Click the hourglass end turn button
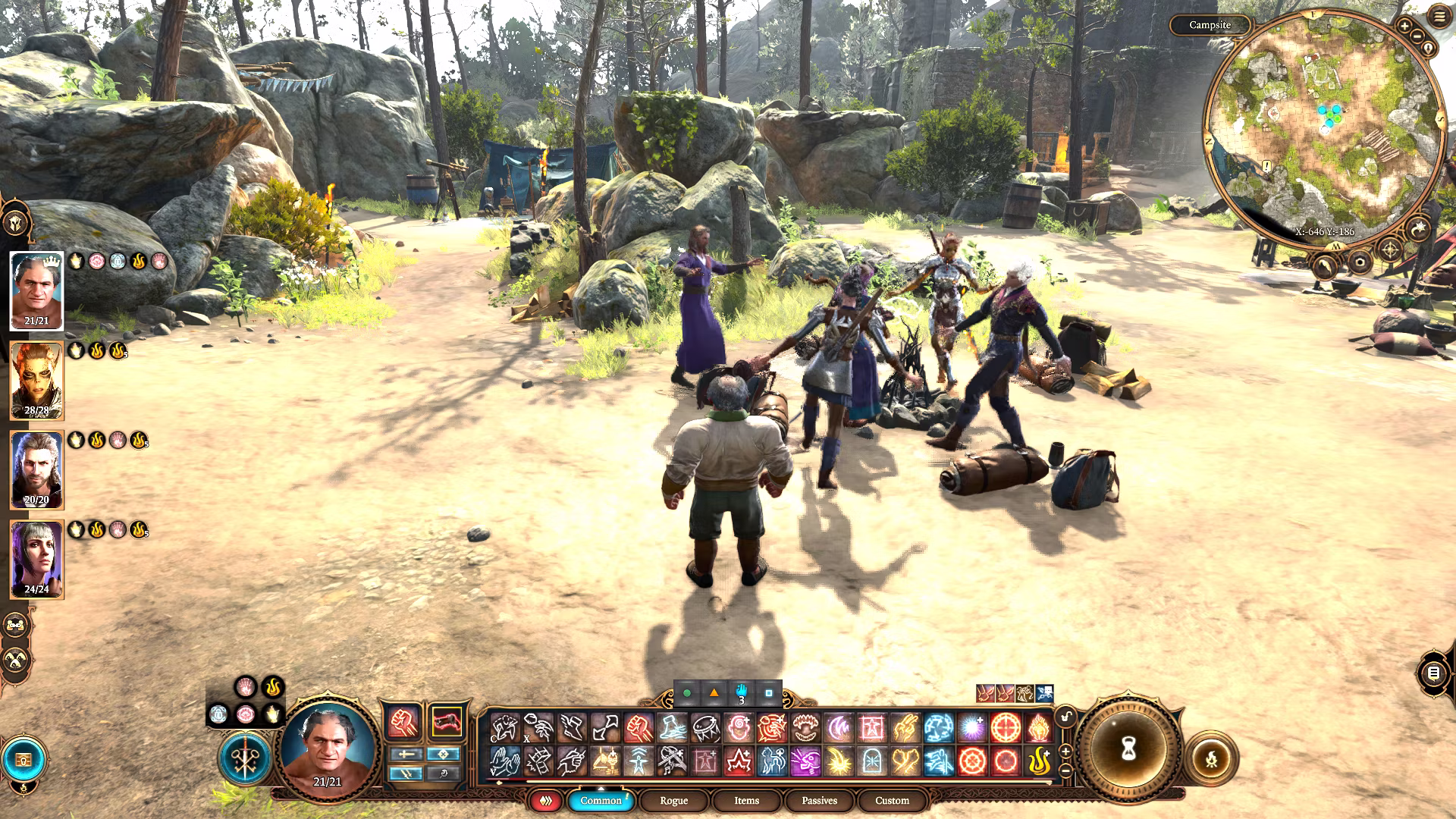Image resolution: width=1456 pixels, height=819 pixels. 1128,750
